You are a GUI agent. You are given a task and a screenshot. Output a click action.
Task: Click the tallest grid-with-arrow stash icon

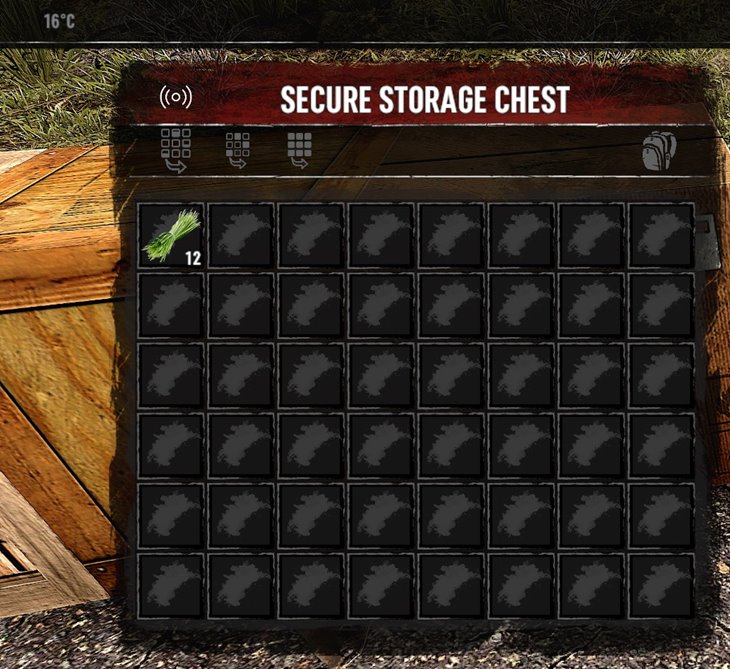tap(176, 151)
